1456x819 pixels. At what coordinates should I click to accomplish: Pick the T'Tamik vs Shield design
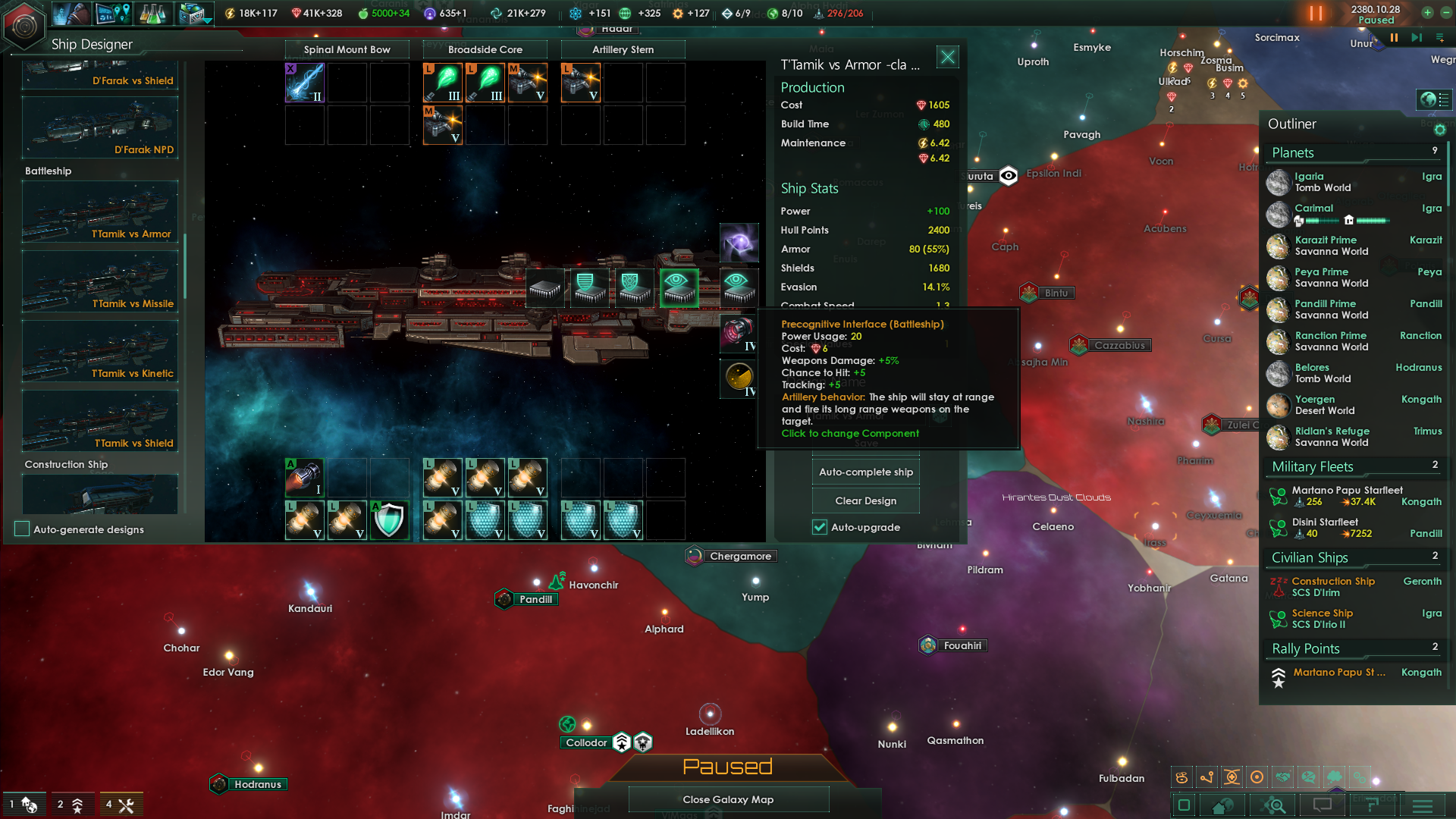100,421
